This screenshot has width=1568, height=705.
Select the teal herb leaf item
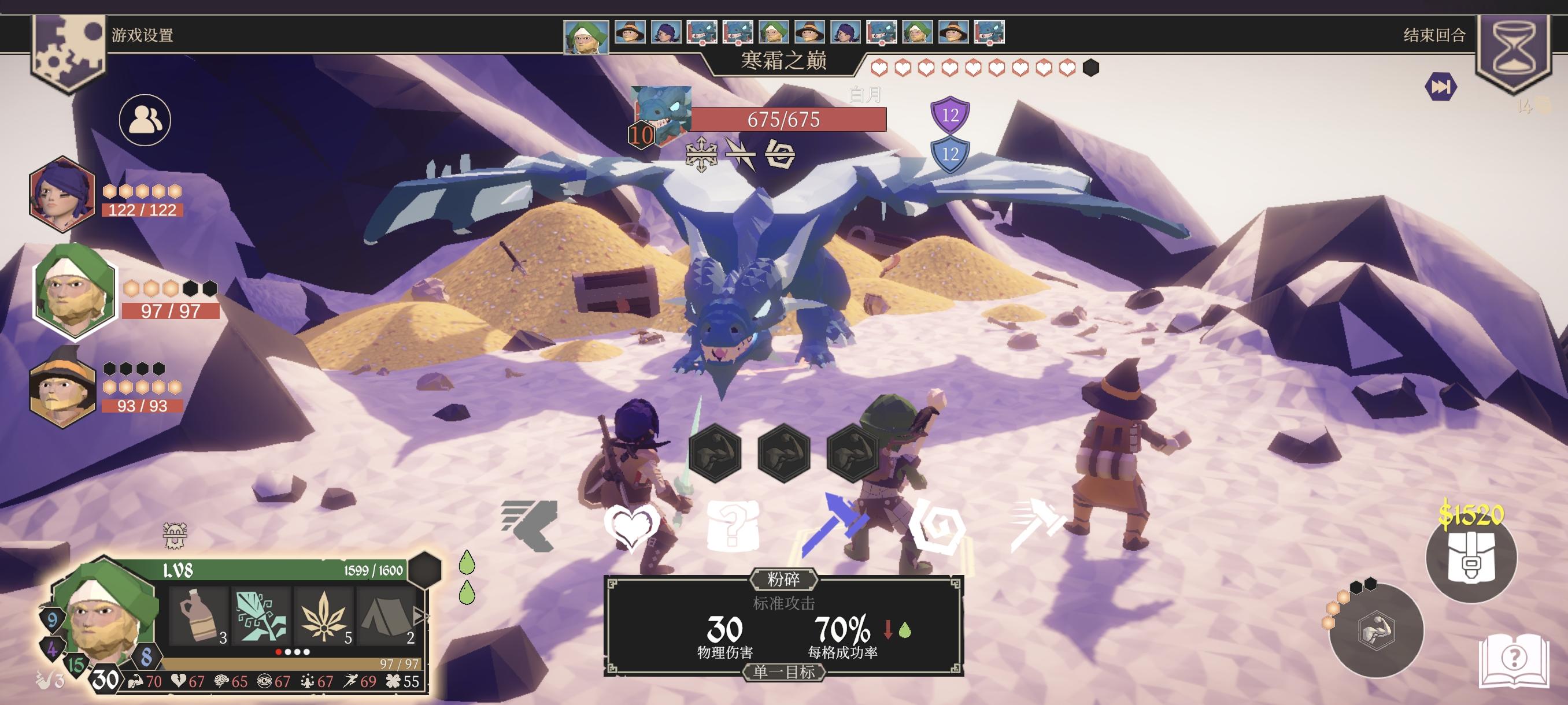[262, 615]
